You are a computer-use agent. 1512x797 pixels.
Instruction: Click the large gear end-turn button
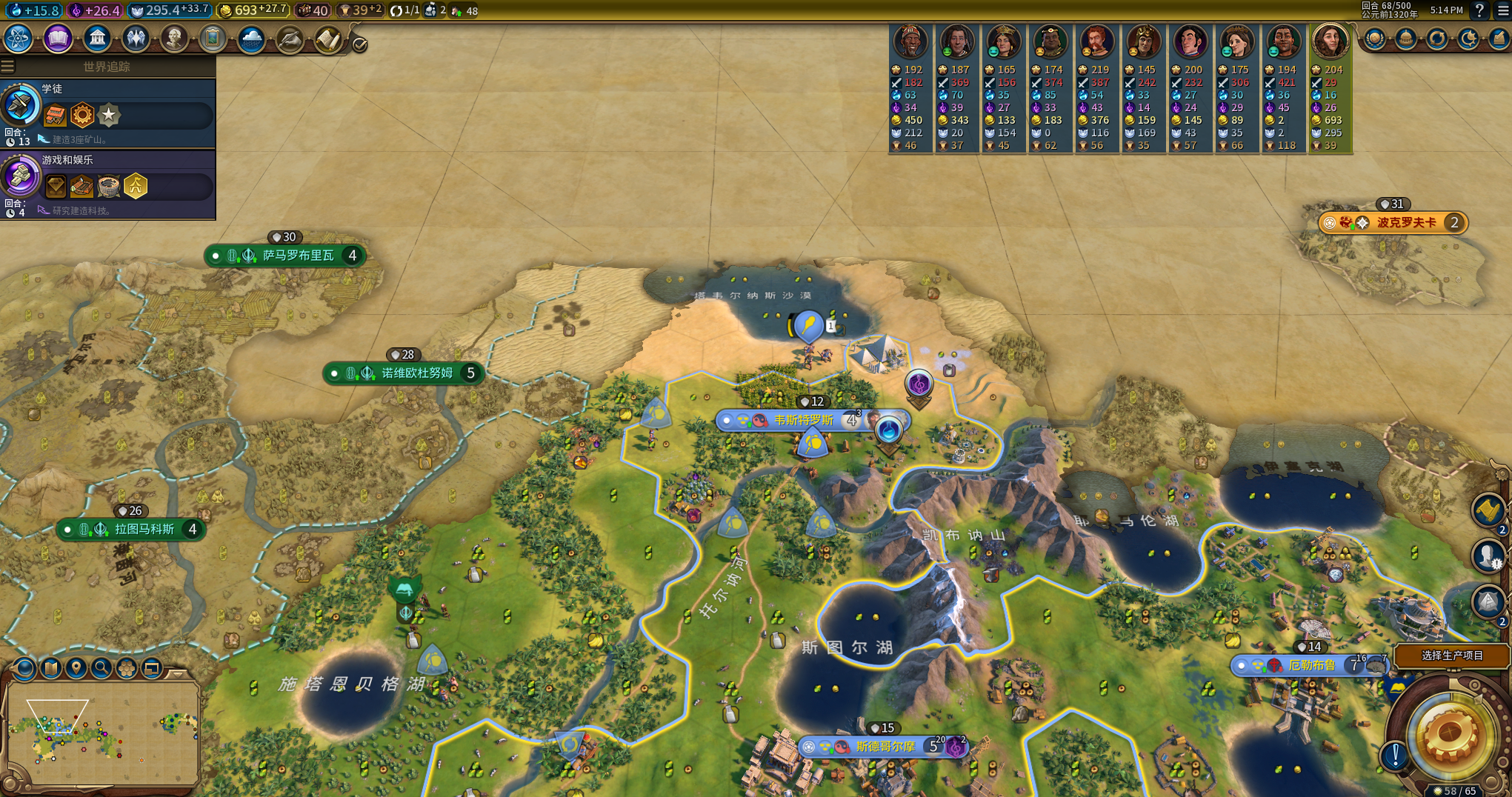coord(1450,736)
